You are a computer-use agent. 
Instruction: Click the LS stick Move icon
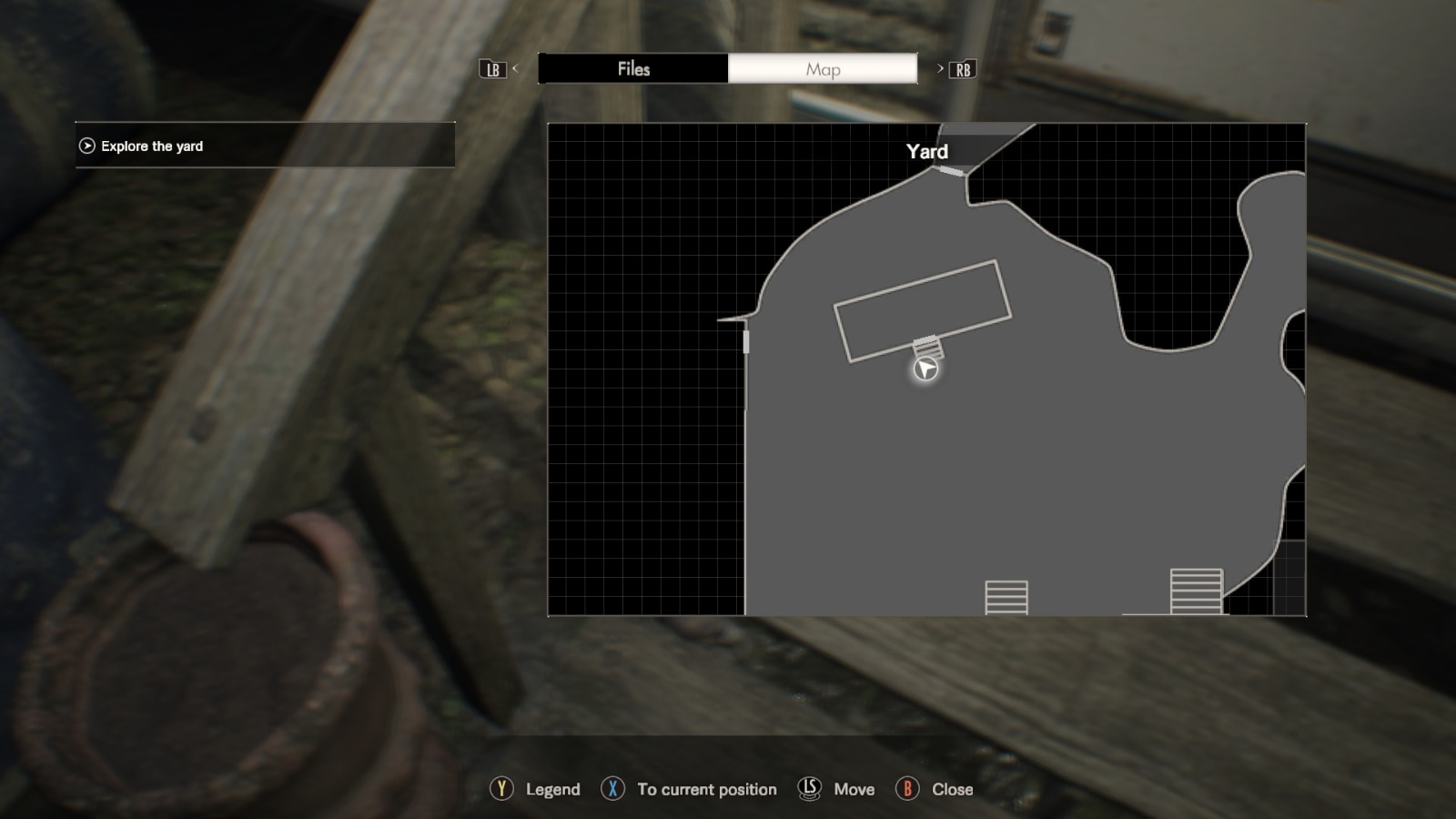[808, 789]
